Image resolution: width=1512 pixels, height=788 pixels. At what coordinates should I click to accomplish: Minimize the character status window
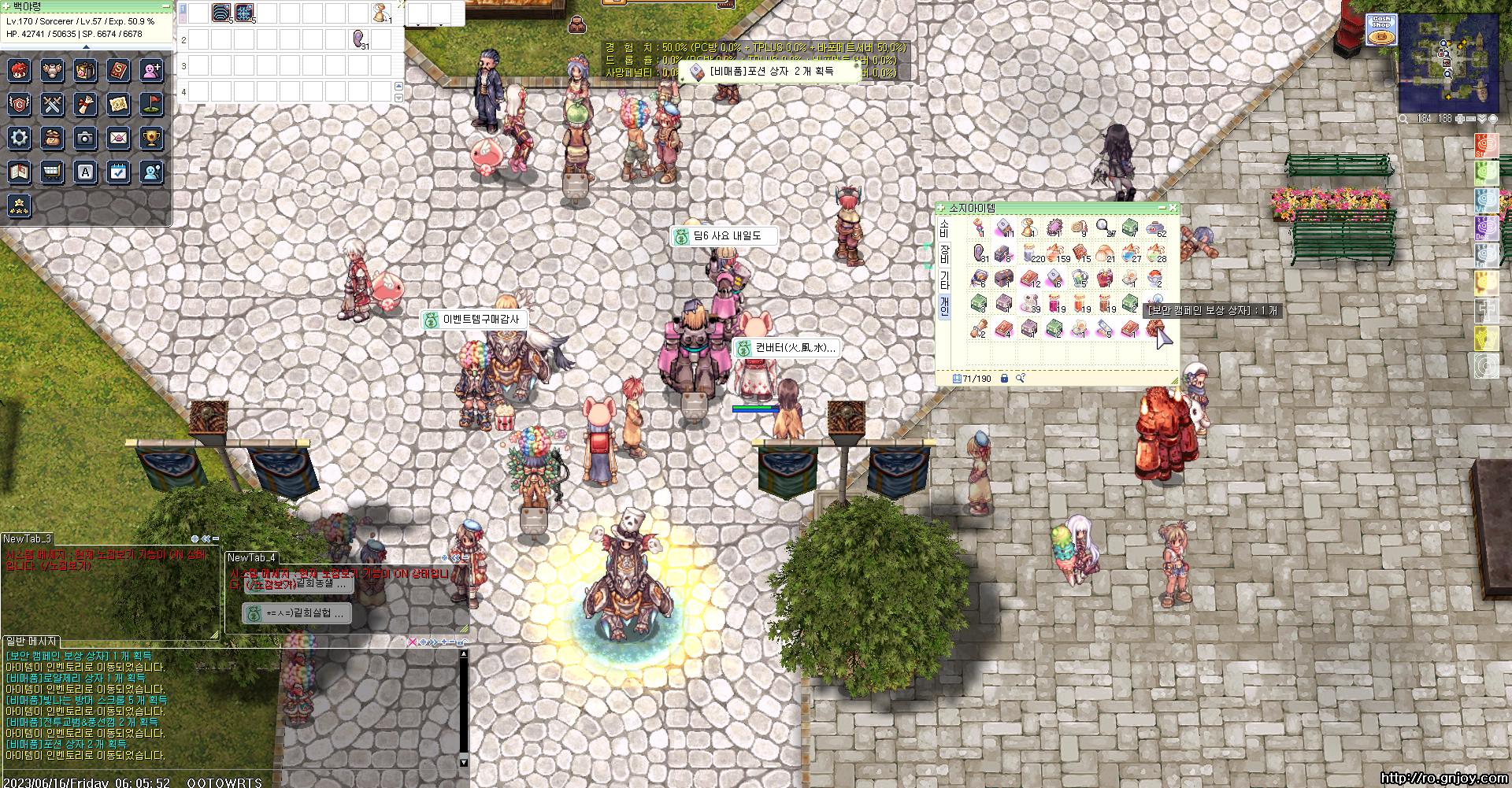165,6
